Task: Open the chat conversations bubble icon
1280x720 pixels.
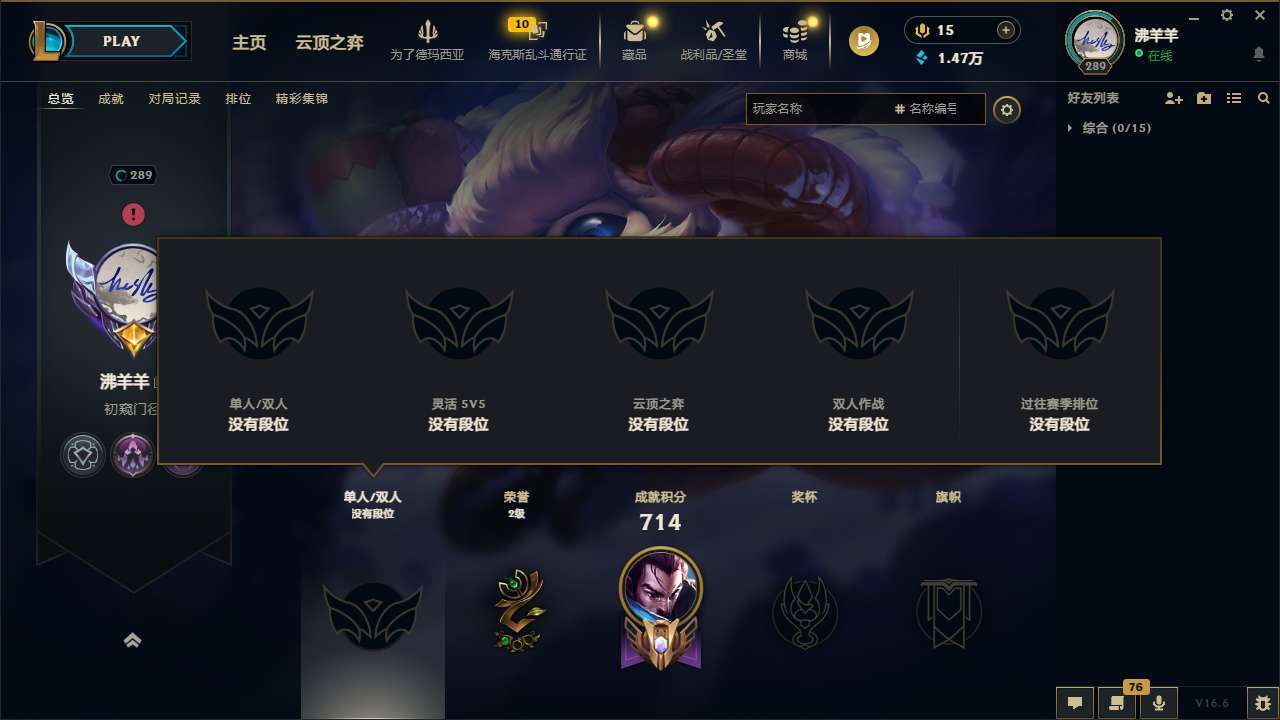Action: pyautogui.click(x=1075, y=703)
